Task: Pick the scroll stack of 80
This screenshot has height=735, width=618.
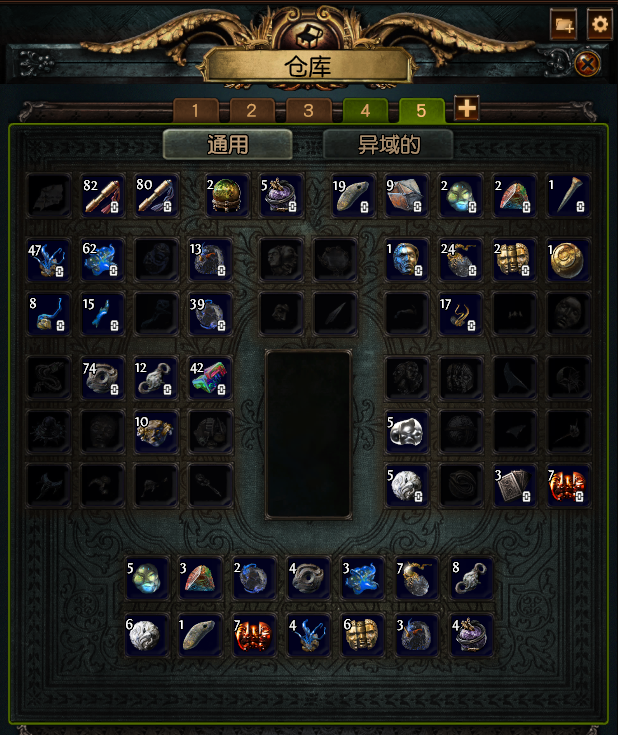Action: 156,195
